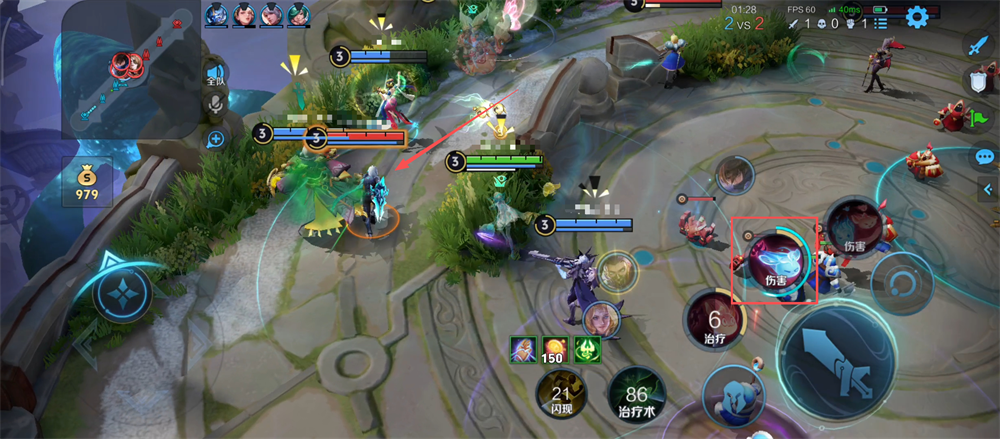Toggle the microphone button

click(214, 105)
